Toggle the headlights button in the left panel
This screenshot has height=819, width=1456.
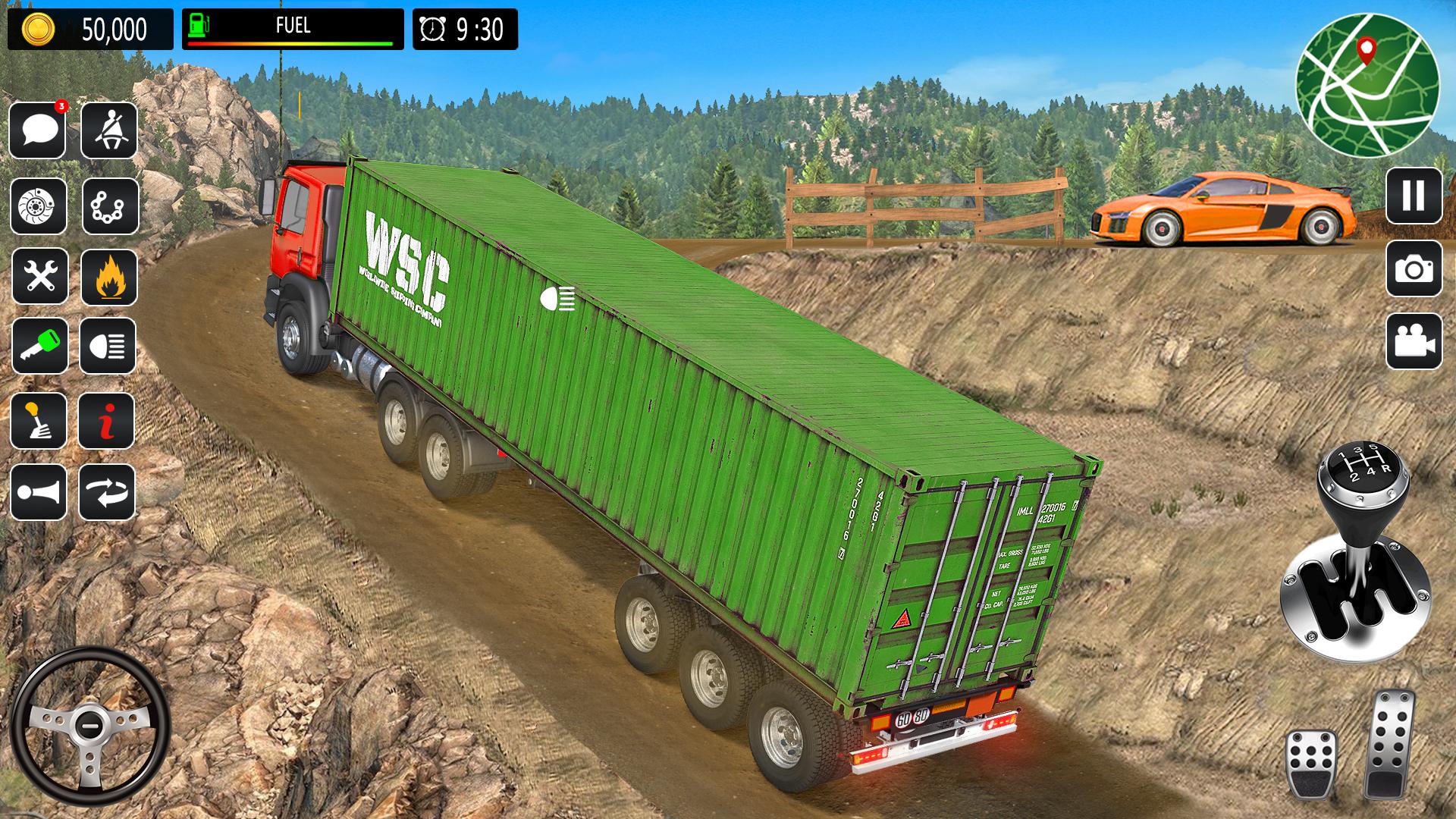[x=108, y=346]
